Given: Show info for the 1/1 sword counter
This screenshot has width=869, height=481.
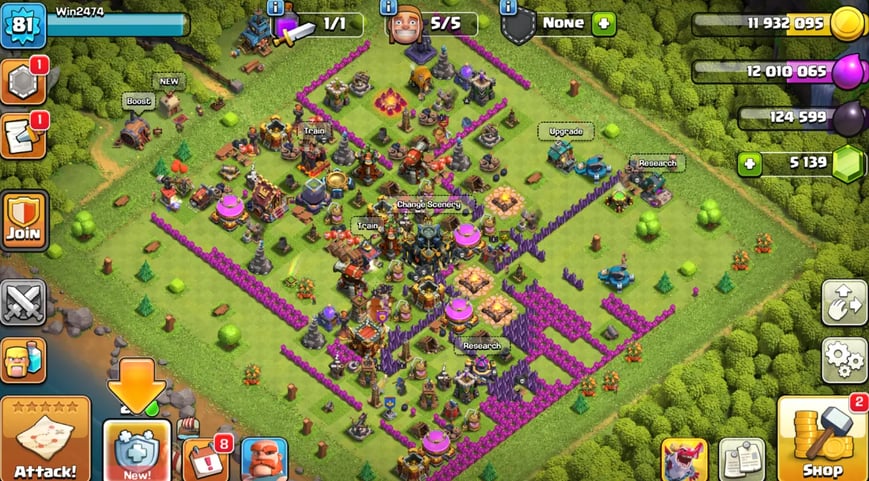Looking at the screenshot, I should click(276, 8).
